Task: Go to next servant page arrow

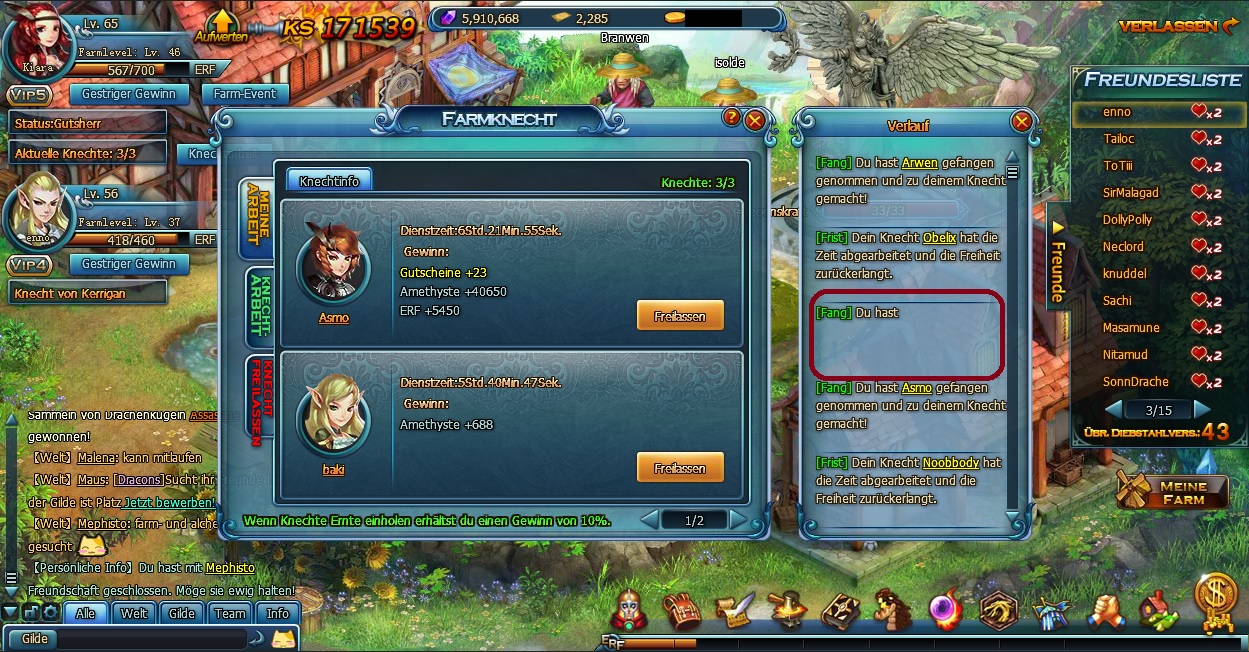Action: pos(738,520)
